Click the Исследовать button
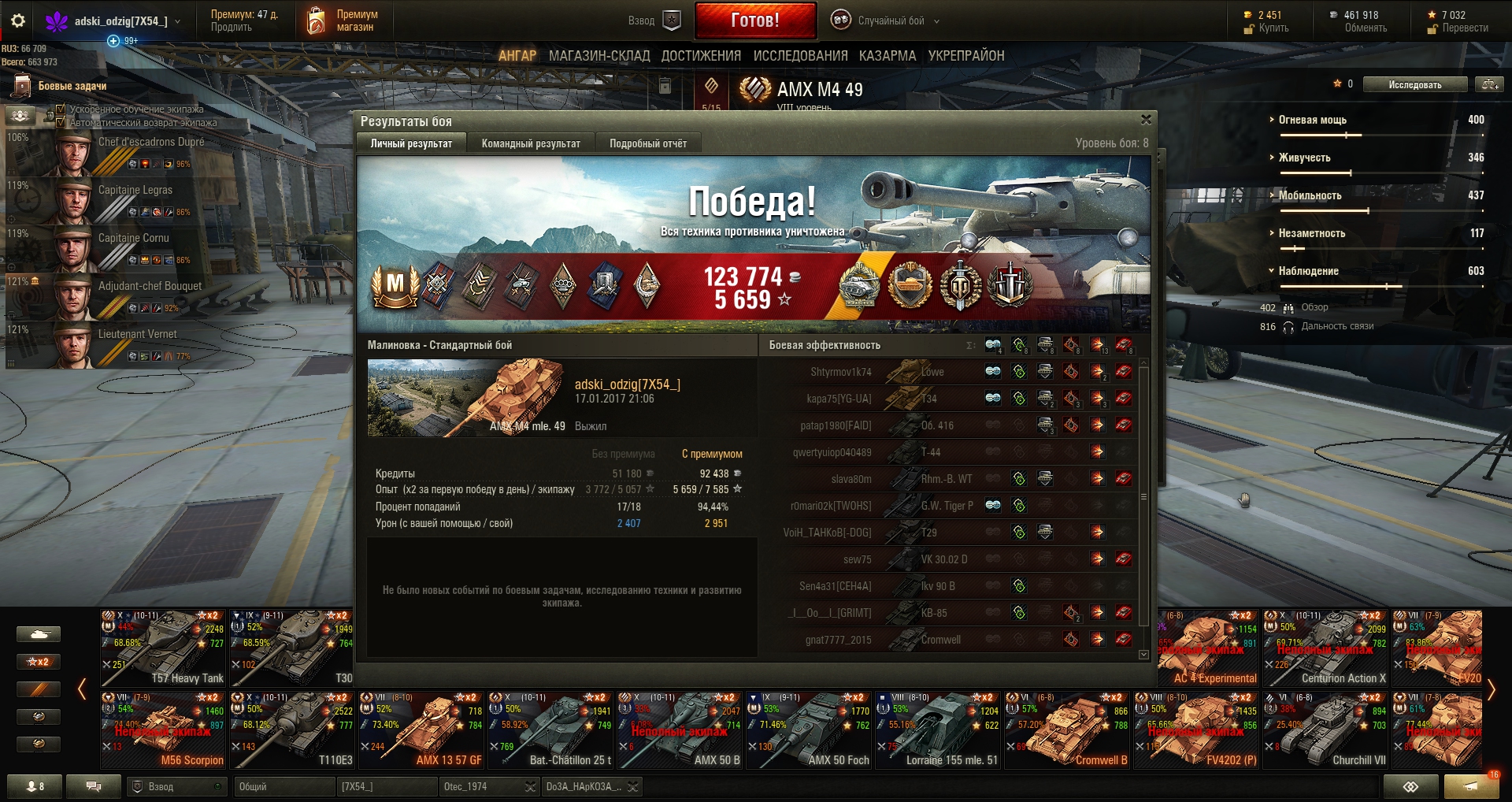This screenshot has width=1512, height=802. point(1415,84)
